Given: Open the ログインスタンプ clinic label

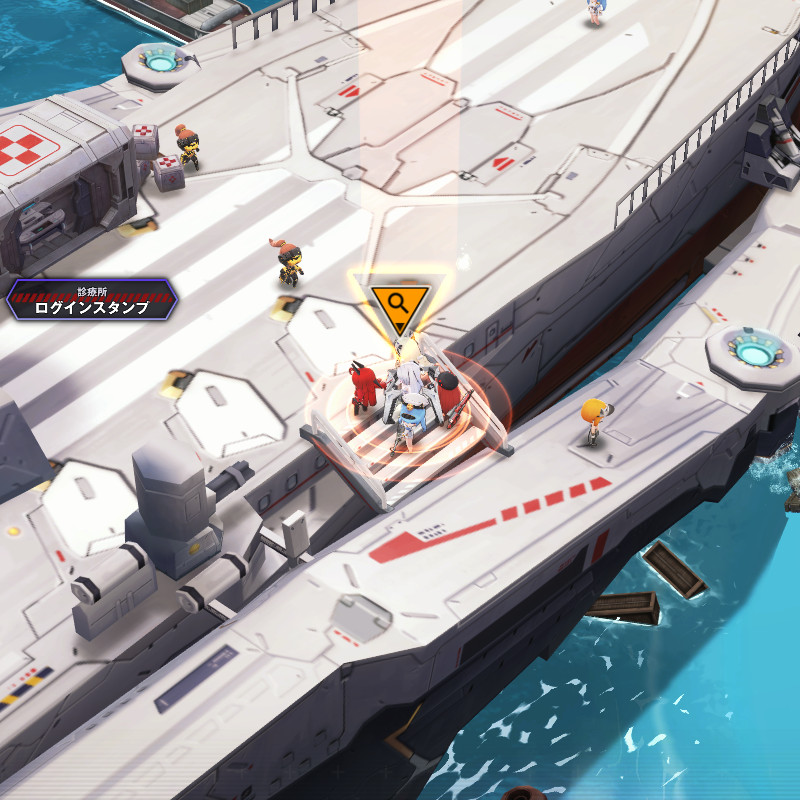Looking at the screenshot, I should click(x=91, y=301).
